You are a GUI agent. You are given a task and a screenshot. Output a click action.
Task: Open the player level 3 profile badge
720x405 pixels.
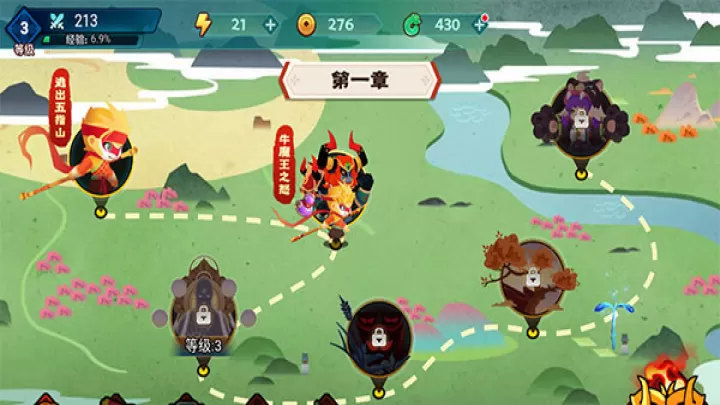[23, 27]
